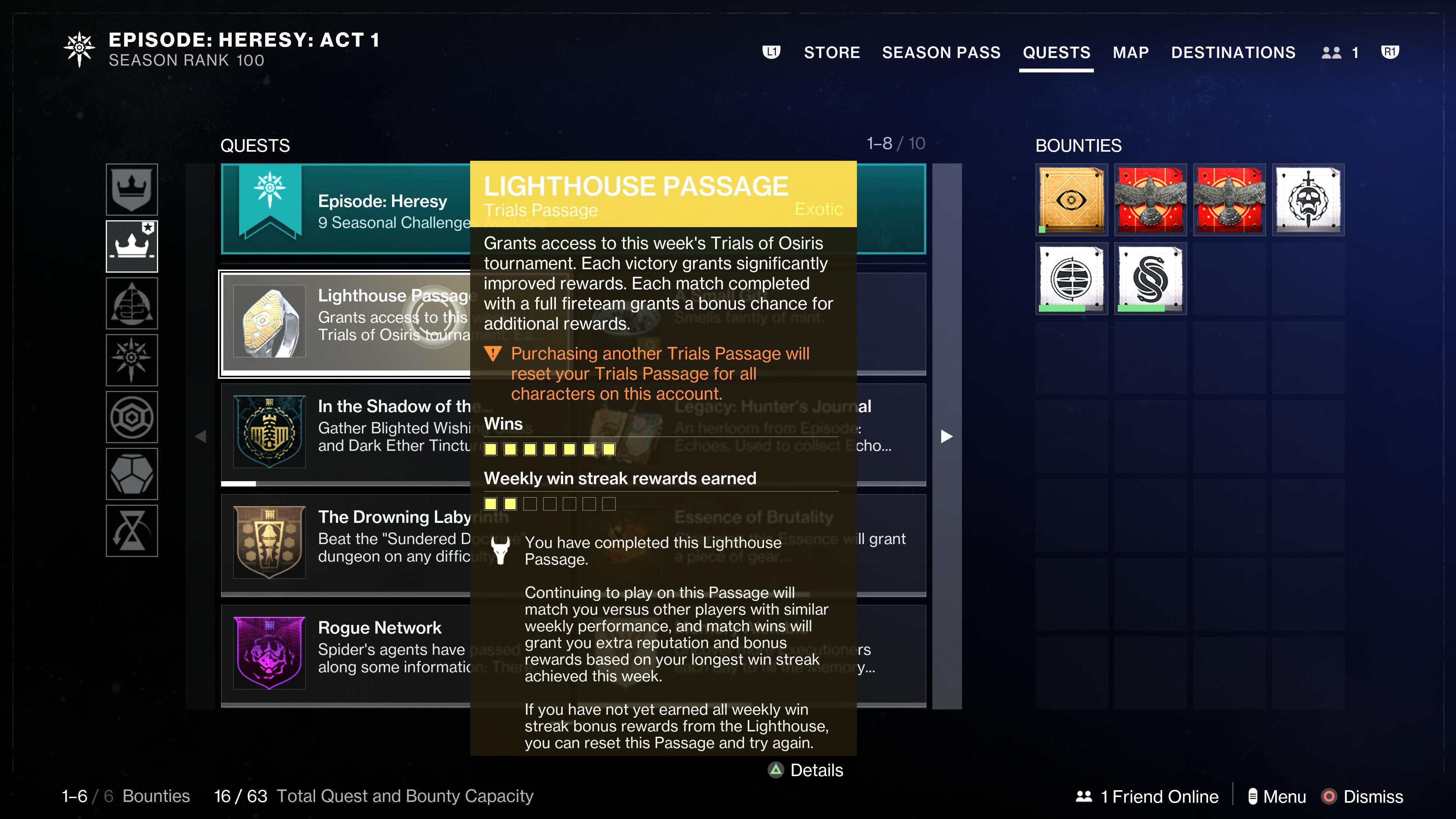
Task: Select the star-burst seasonal filter icon
Action: point(132,359)
